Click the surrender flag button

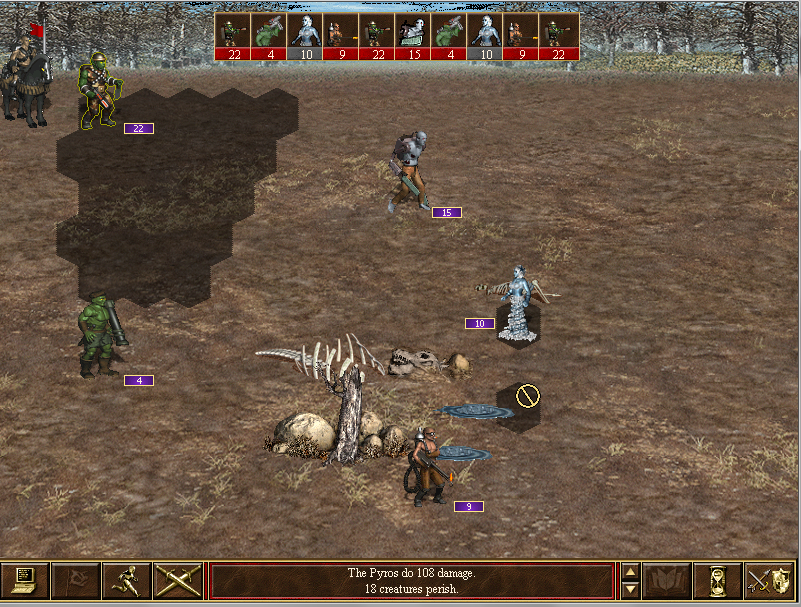(x=76, y=581)
